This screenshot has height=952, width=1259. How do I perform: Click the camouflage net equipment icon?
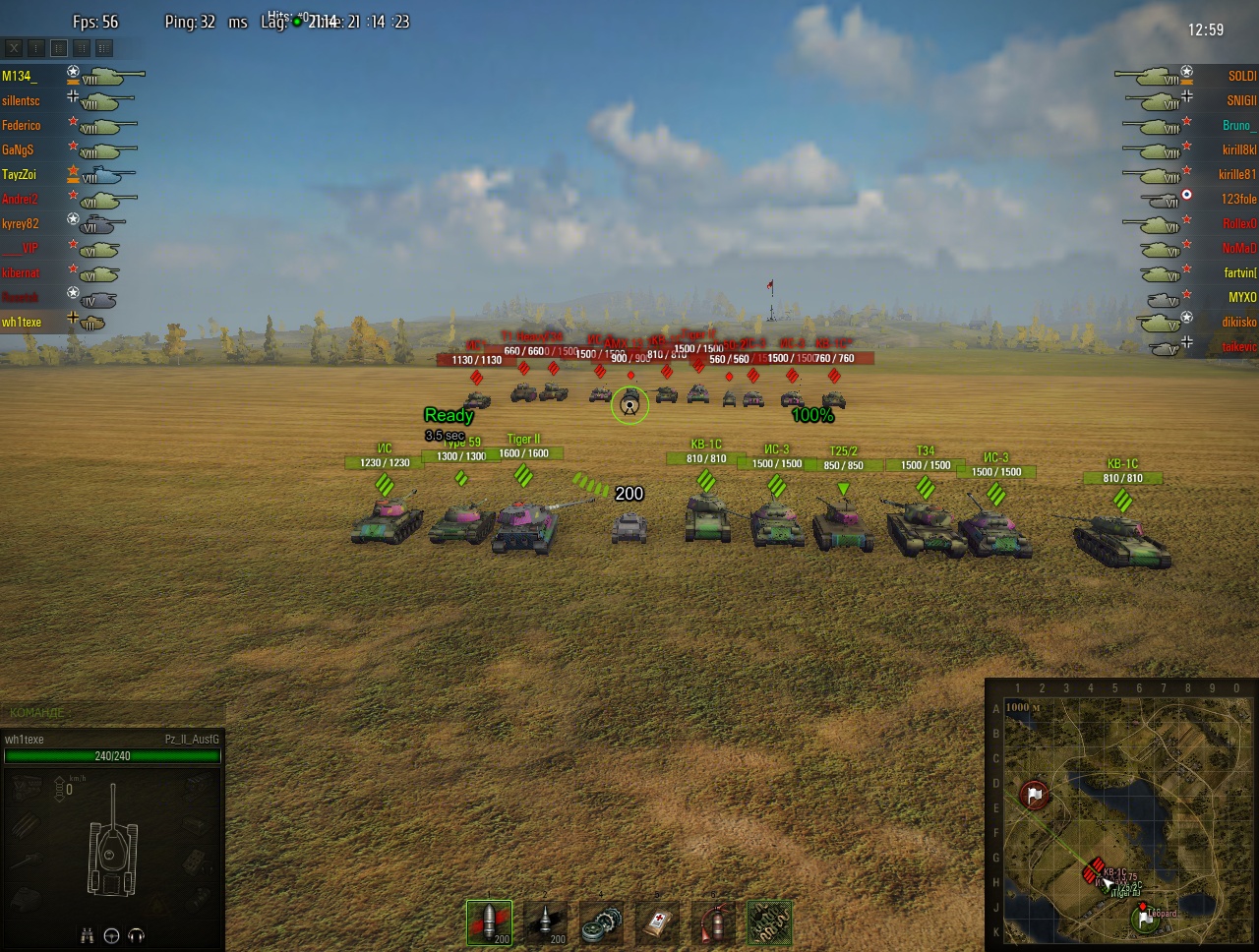point(769,923)
